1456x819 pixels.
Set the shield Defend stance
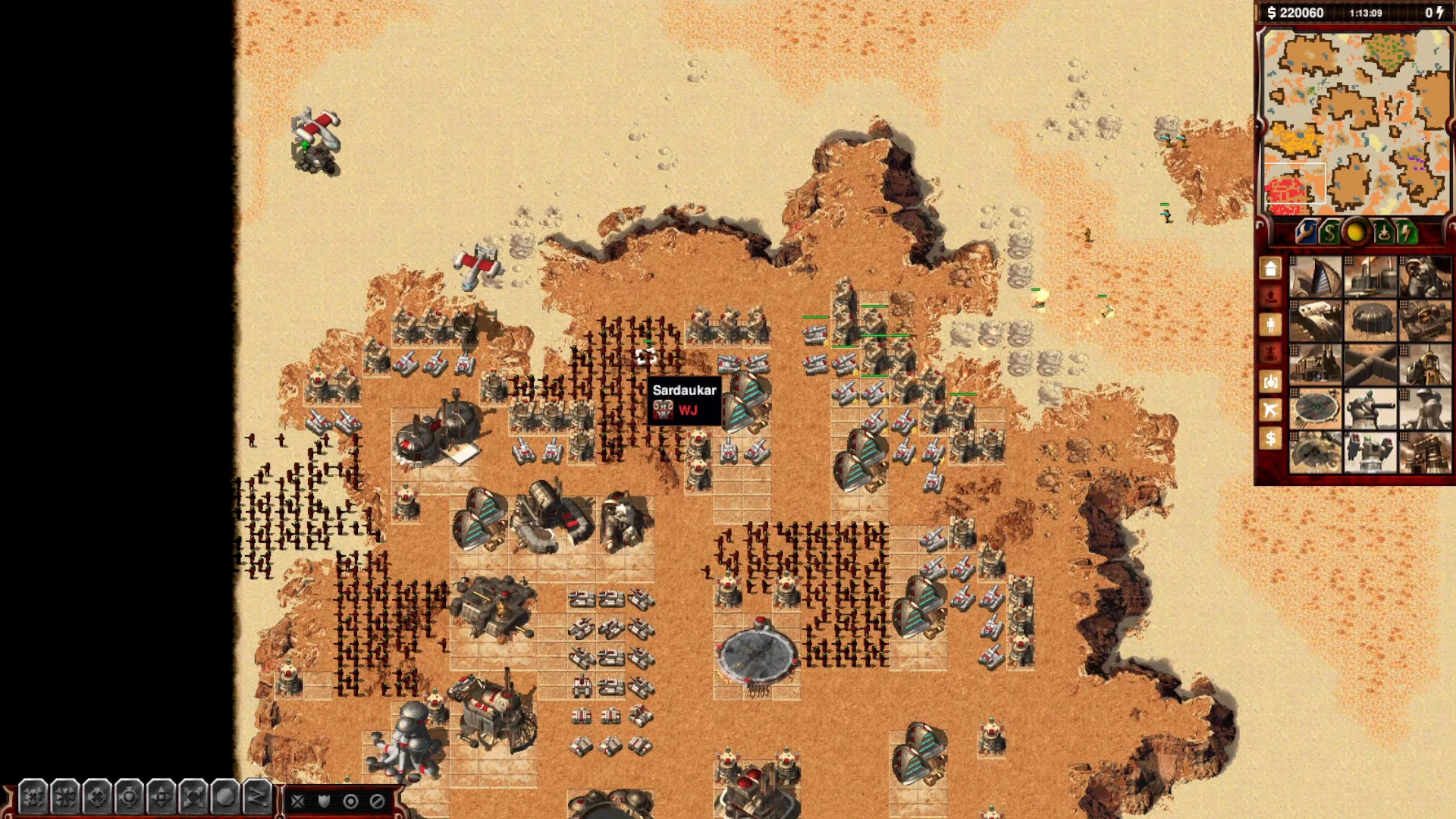[x=325, y=802]
